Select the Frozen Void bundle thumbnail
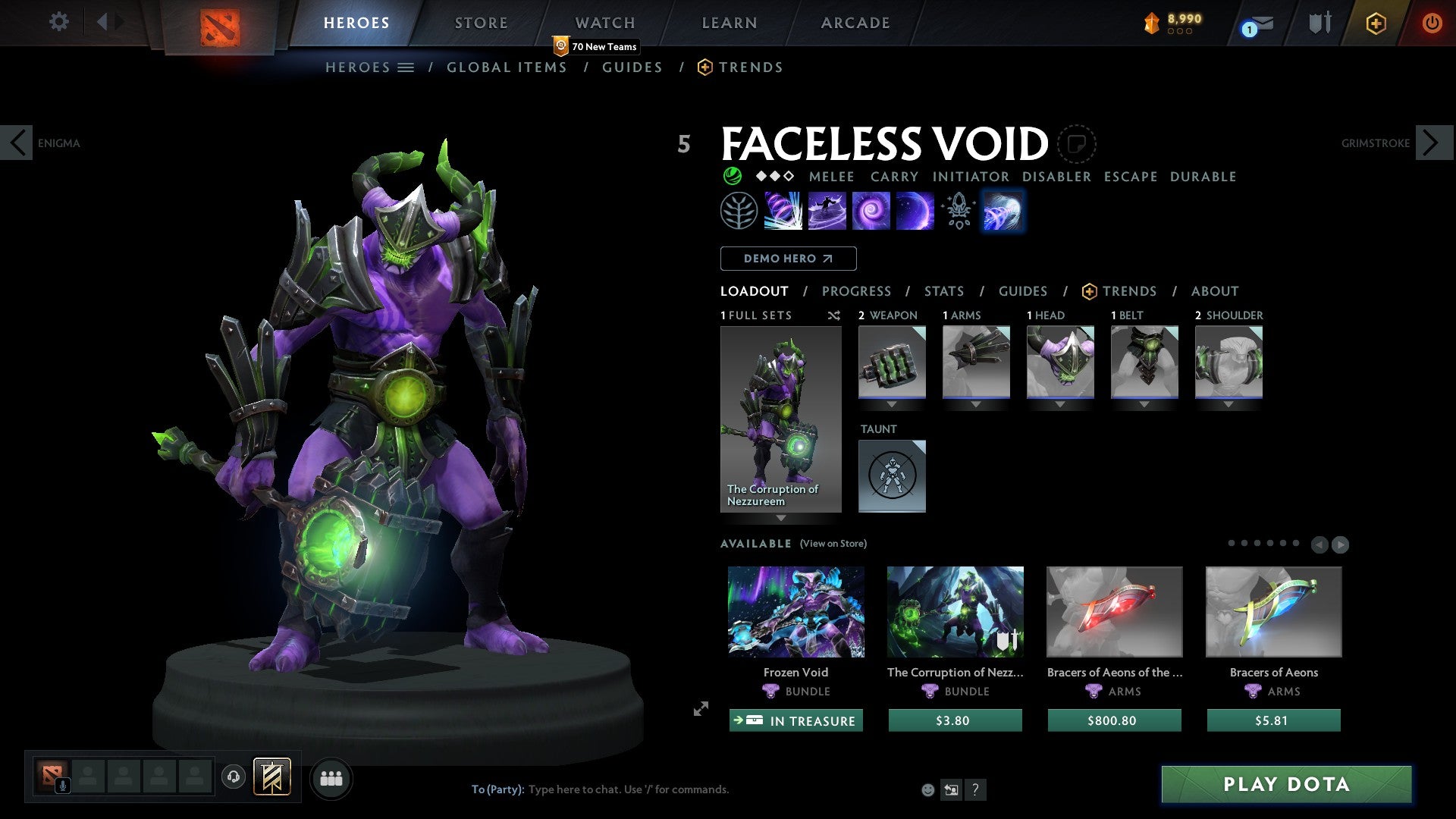The height and width of the screenshot is (819, 1456). coord(796,612)
